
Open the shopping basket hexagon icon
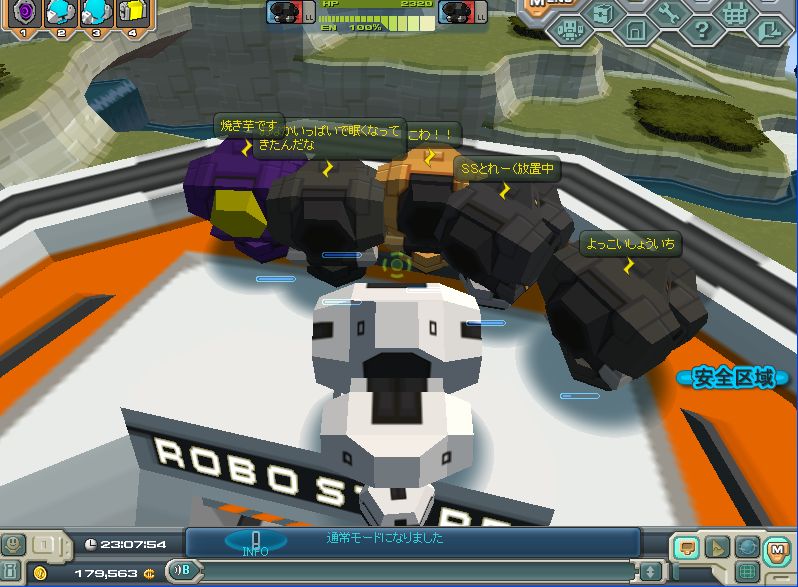(735, 13)
